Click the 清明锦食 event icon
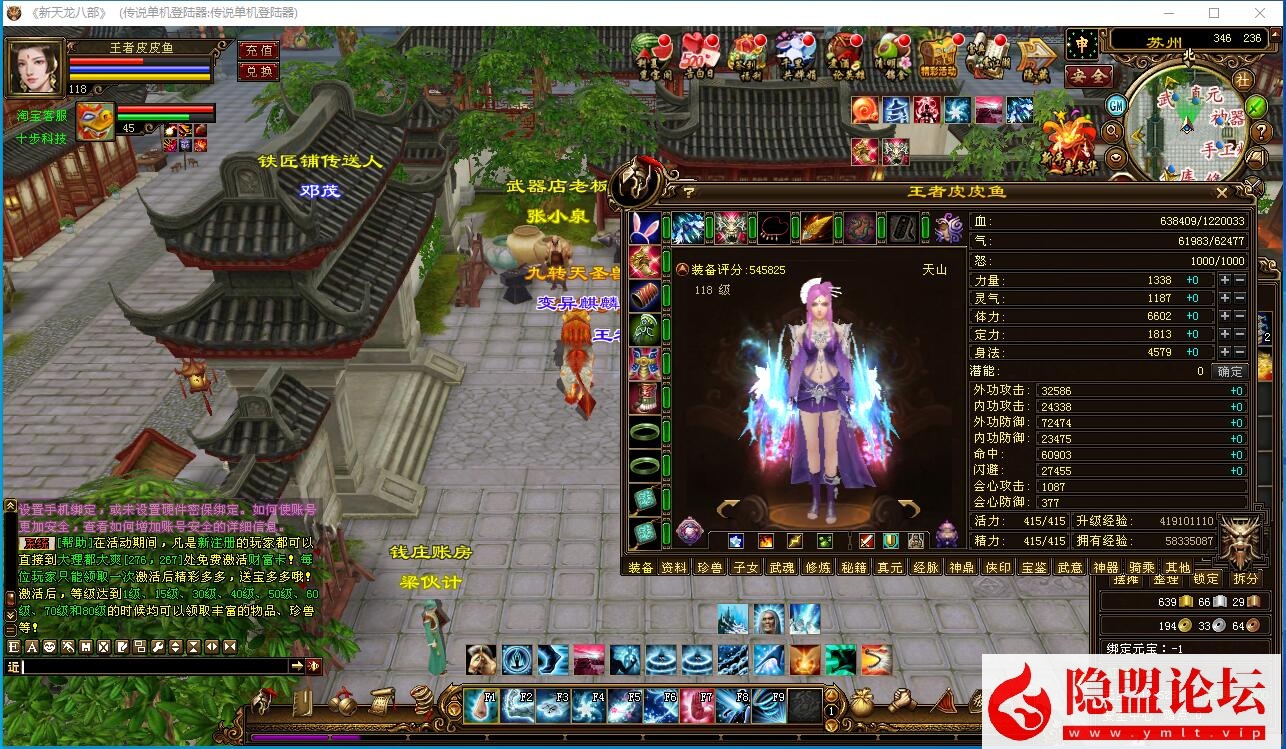1286x749 pixels. coord(890,53)
